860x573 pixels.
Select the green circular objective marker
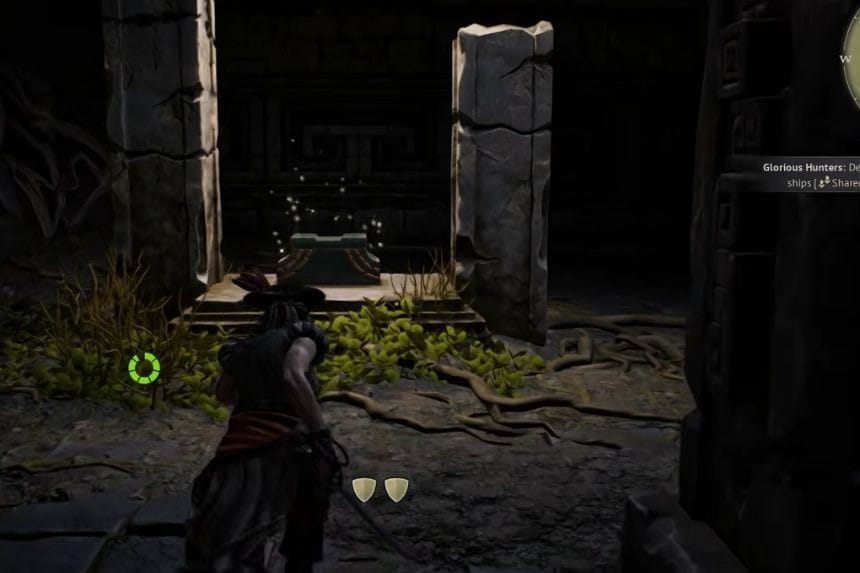(x=144, y=368)
